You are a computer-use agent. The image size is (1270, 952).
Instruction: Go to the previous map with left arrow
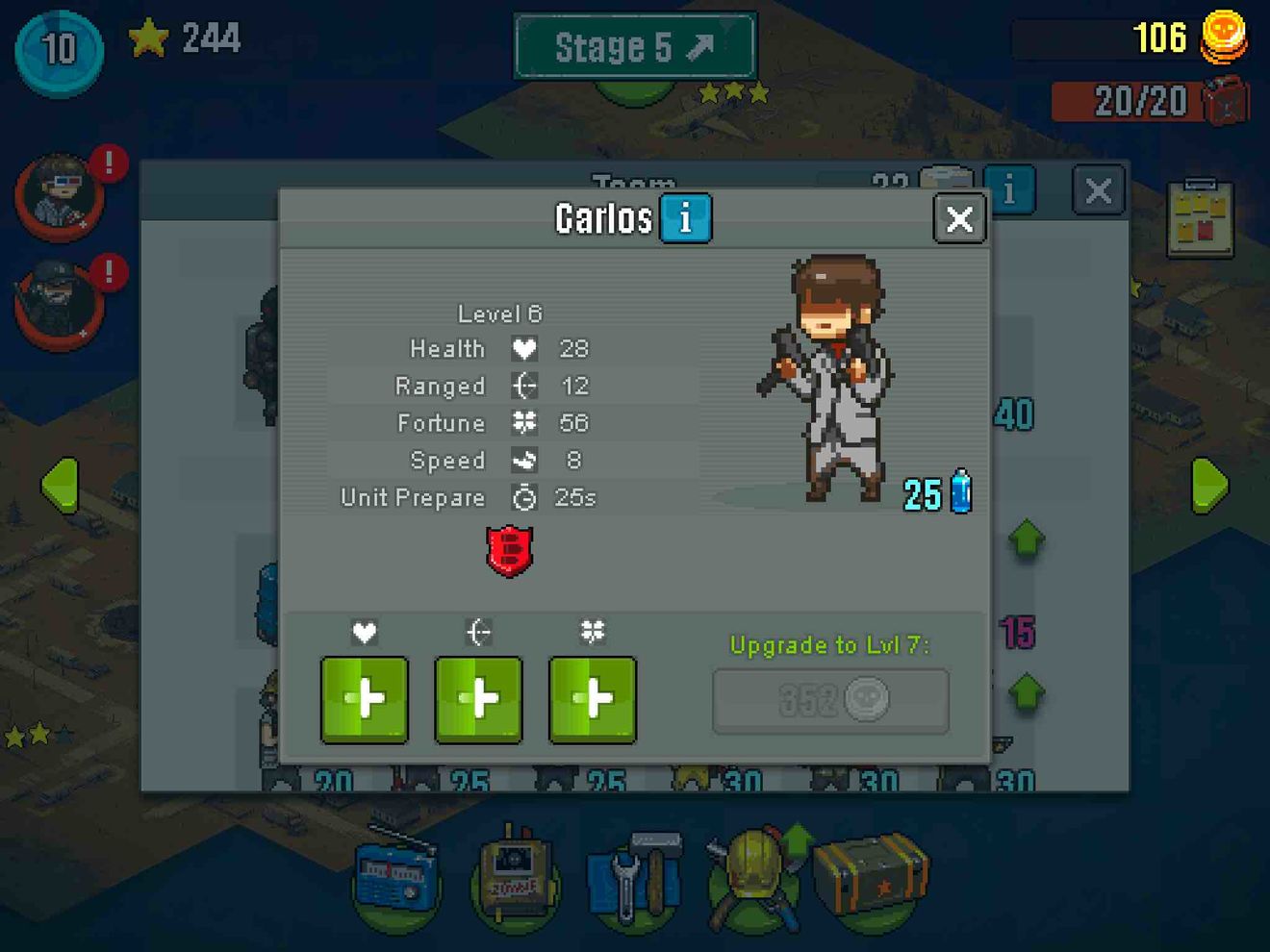[60, 486]
